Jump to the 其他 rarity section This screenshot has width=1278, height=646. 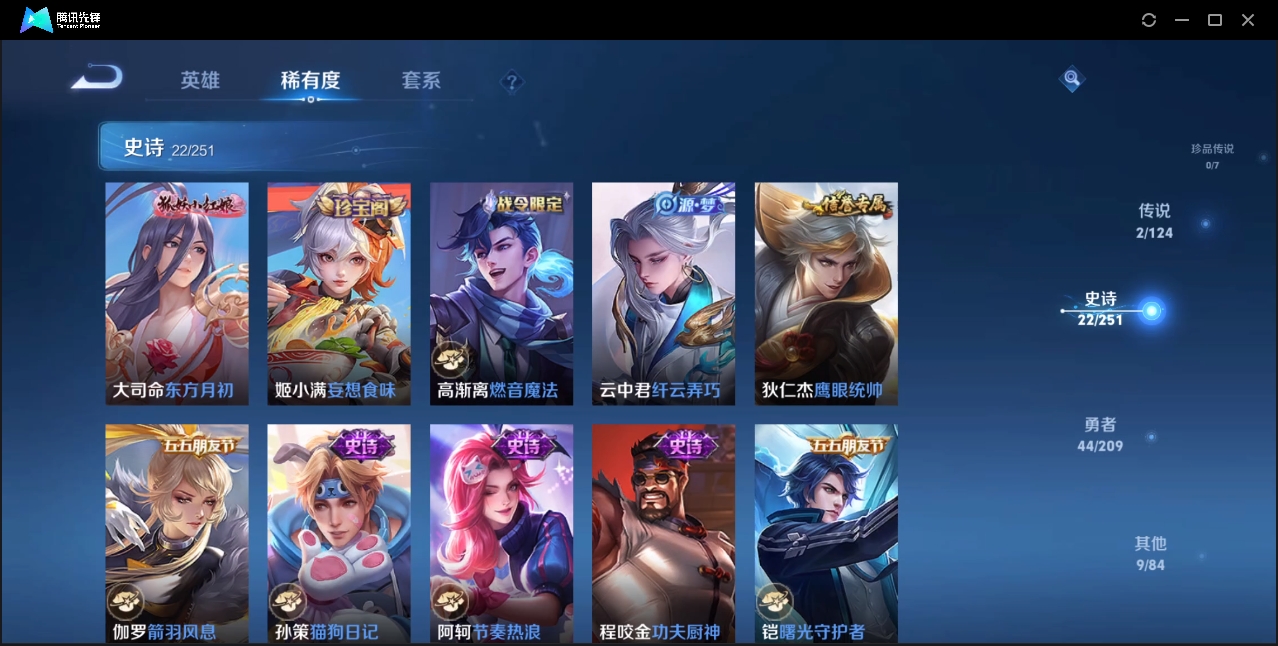(x=1150, y=553)
